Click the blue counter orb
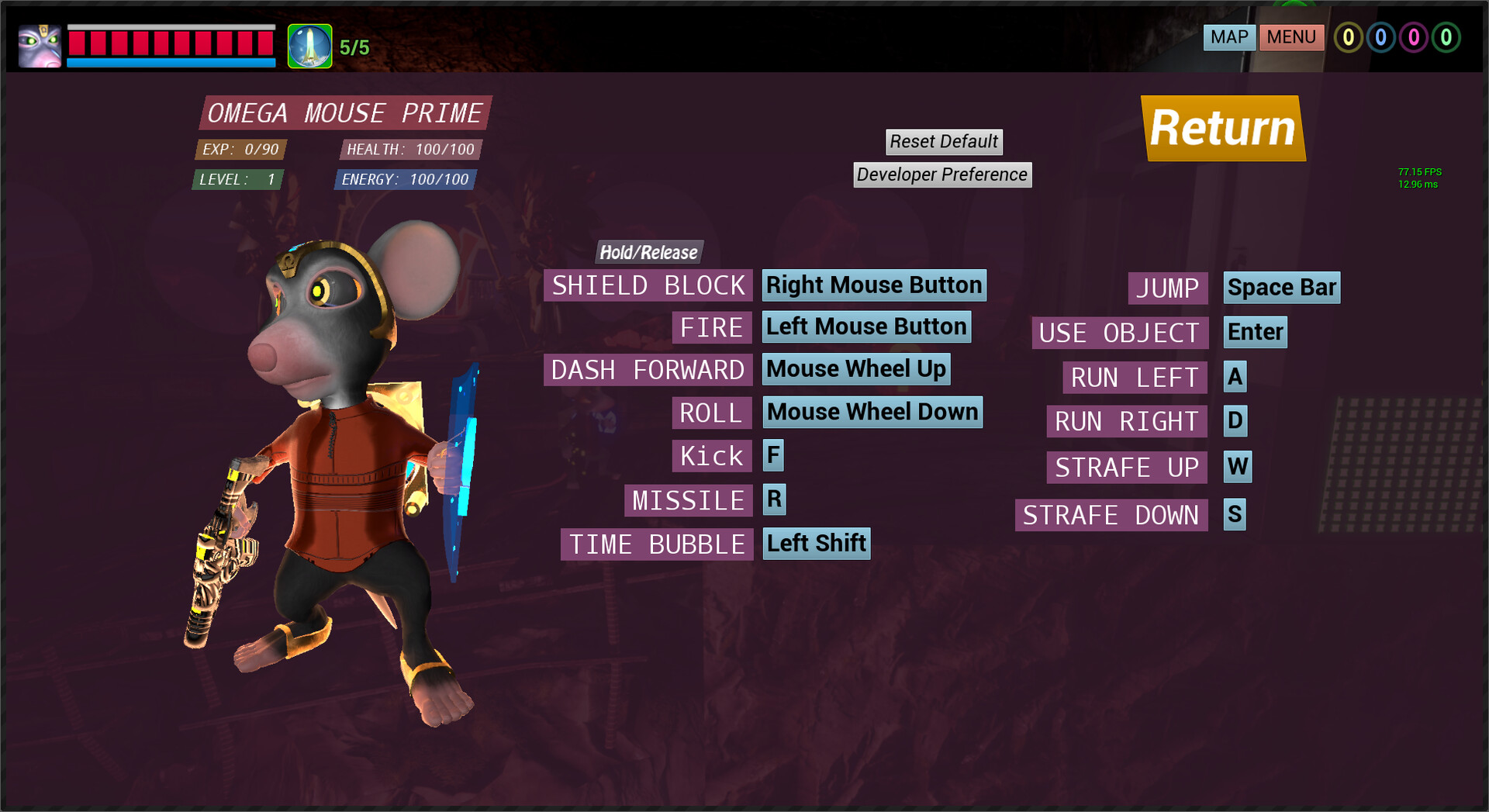The height and width of the screenshot is (812, 1489). [x=1382, y=37]
